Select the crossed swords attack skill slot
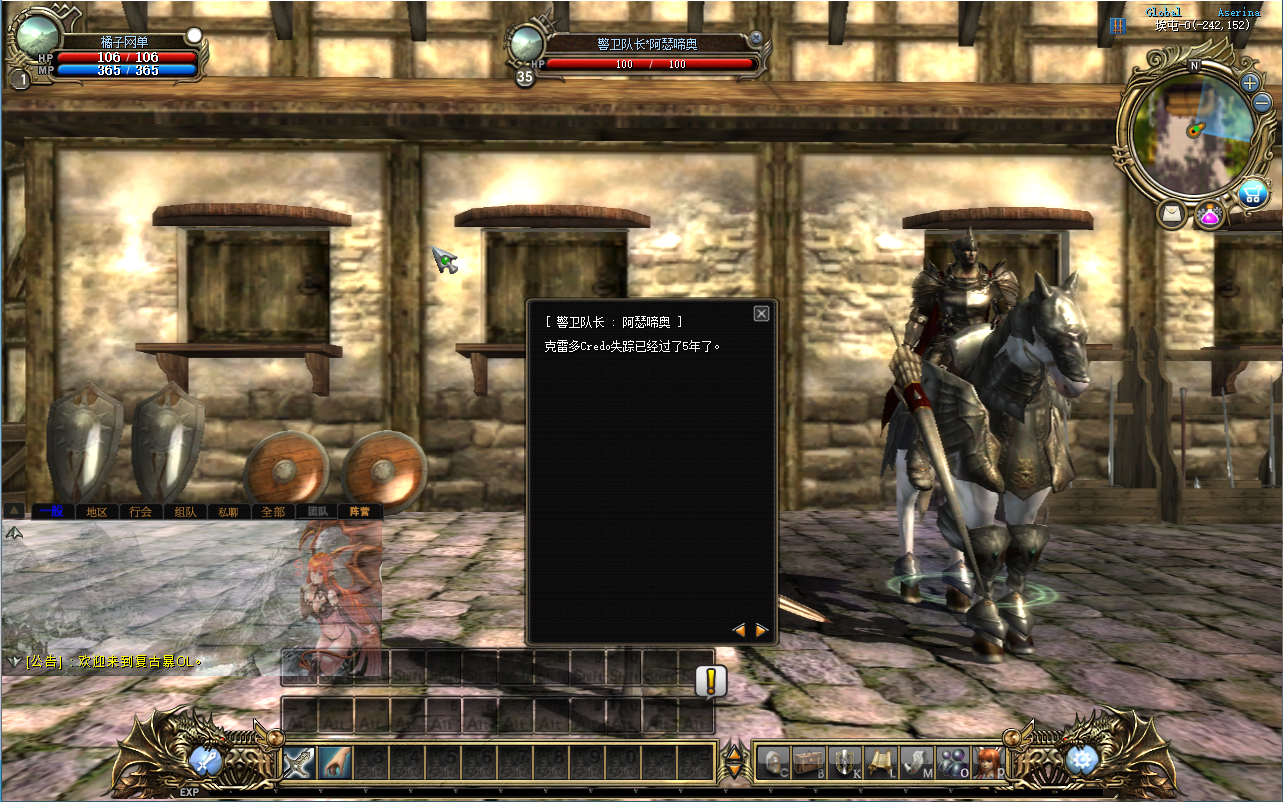Viewport: 1283px width, 802px height. [299, 763]
